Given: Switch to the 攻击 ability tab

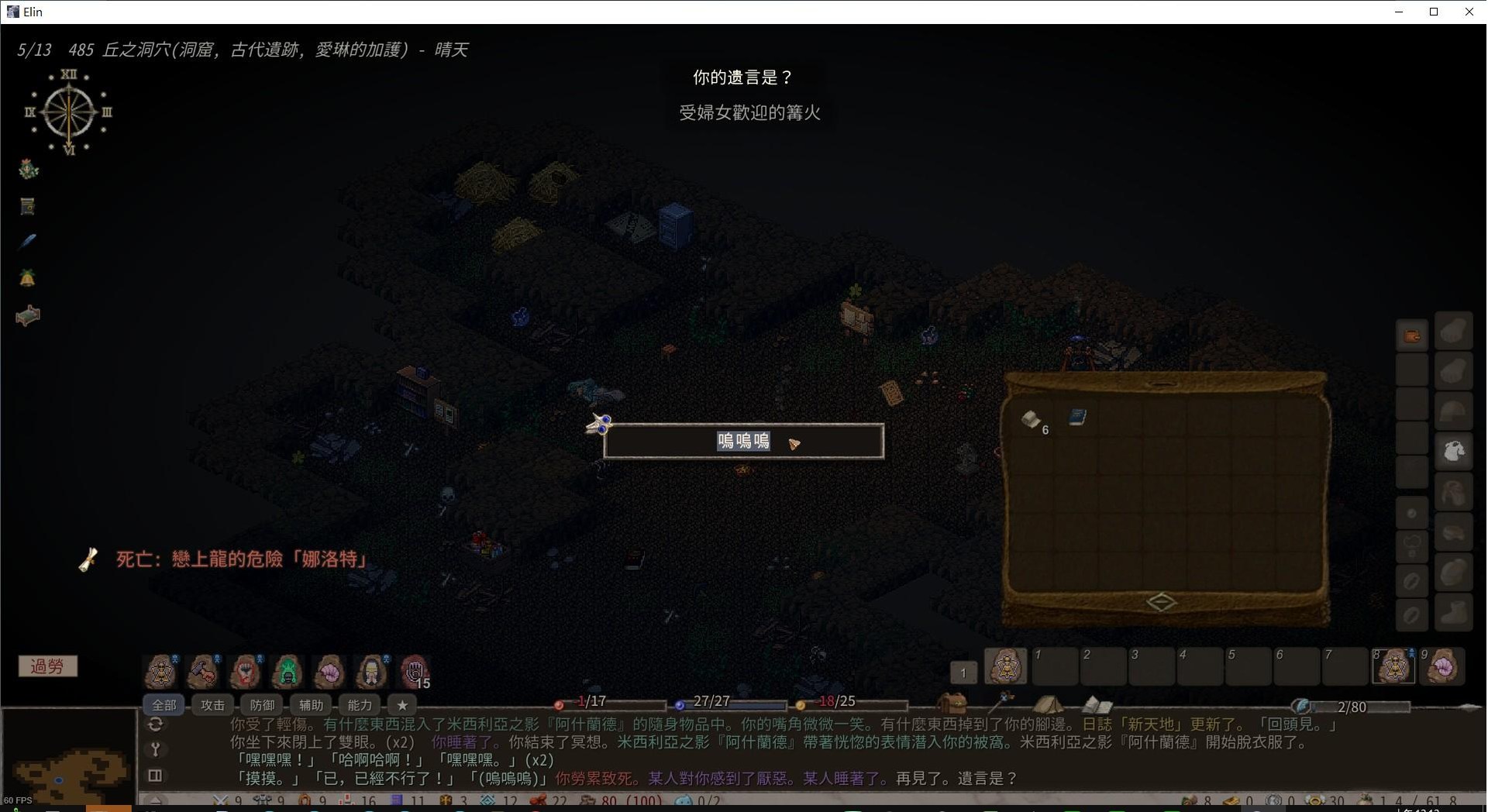Looking at the screenshot, I should coord(212,705).
